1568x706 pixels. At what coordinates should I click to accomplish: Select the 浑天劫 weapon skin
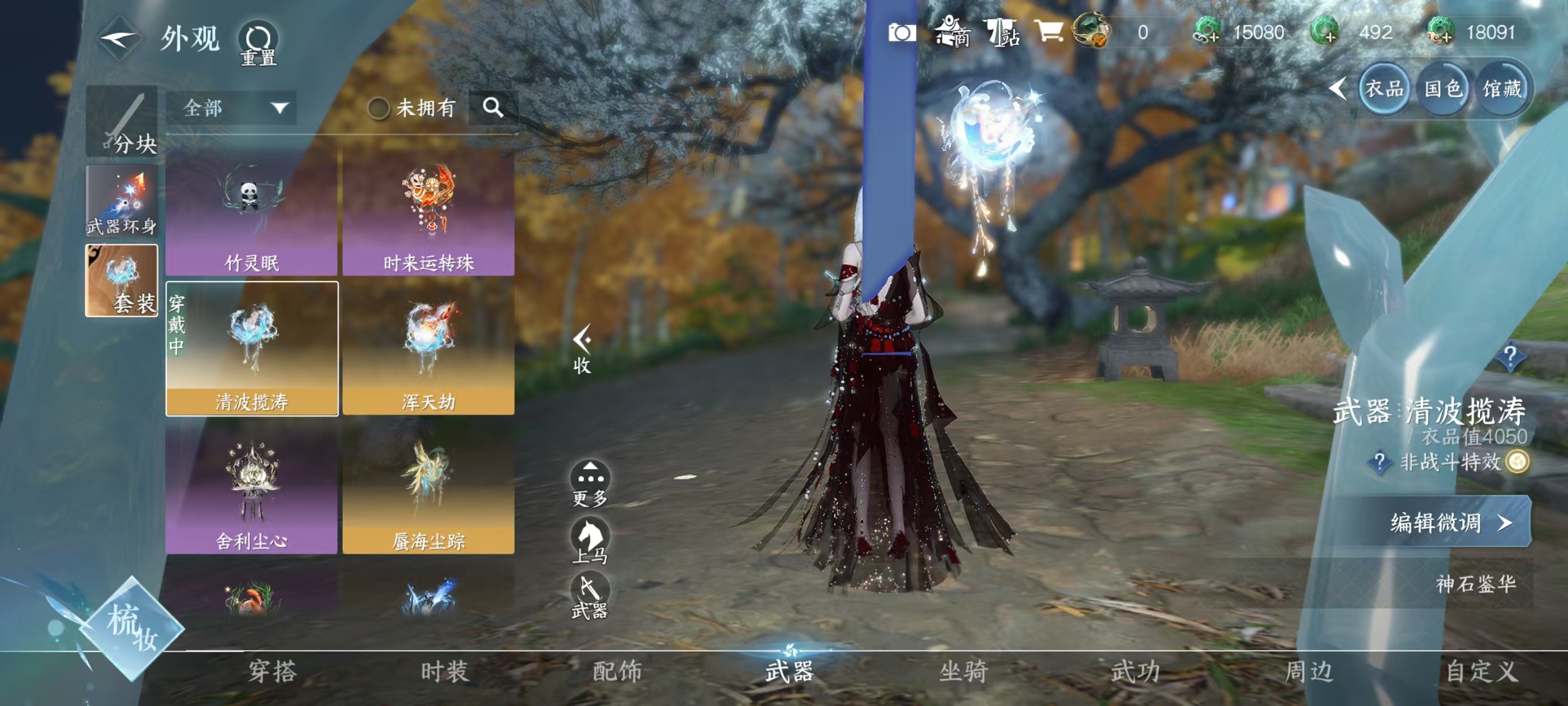[428, 349]
